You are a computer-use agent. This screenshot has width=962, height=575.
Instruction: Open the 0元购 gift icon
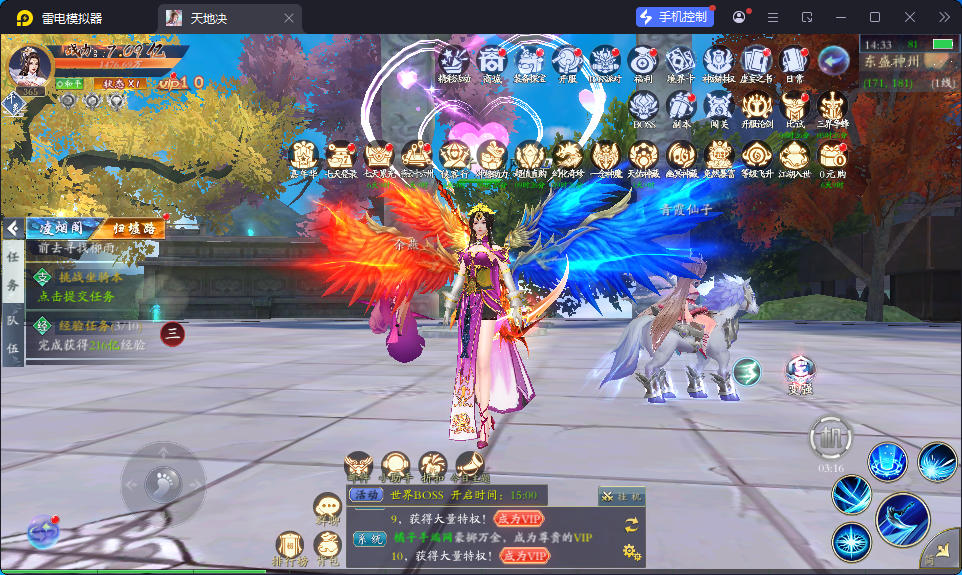pyautogui.click(x=833, y=155)
